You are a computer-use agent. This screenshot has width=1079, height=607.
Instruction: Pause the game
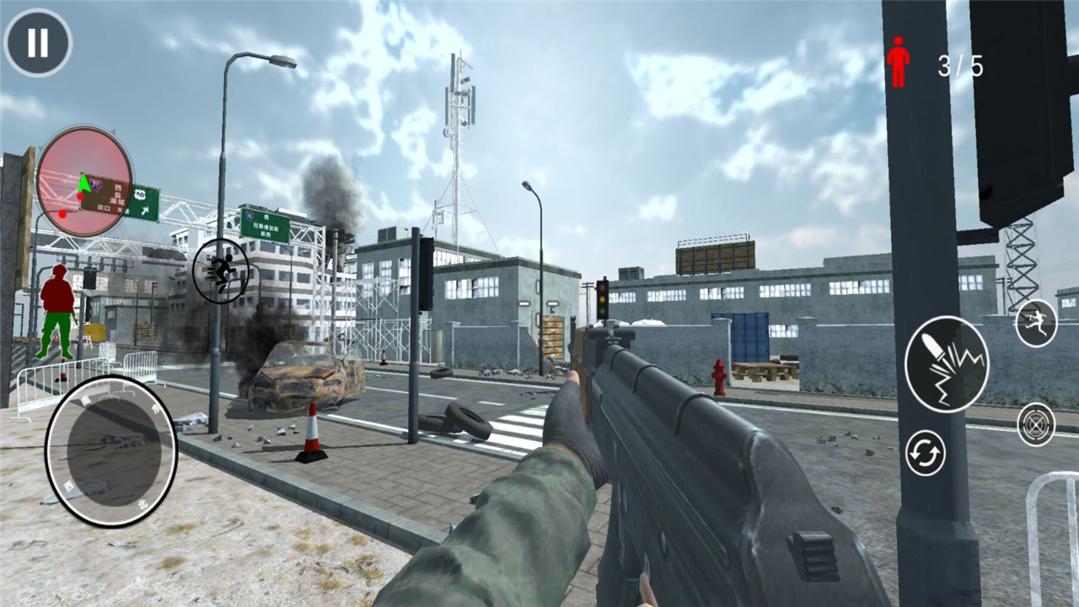pos(38,43)
